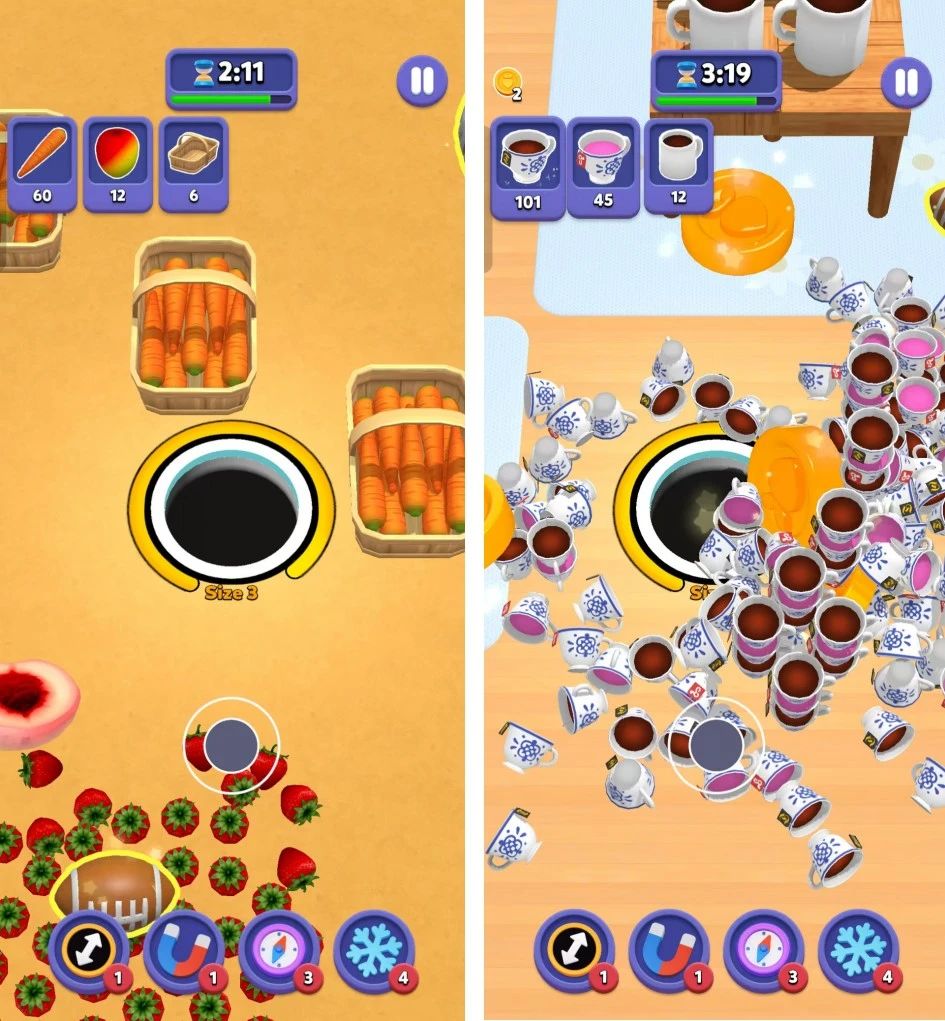Select the carrot objective tile showing 60
The width and height of the screenshot is (945, 1021).
pos(42,164)
